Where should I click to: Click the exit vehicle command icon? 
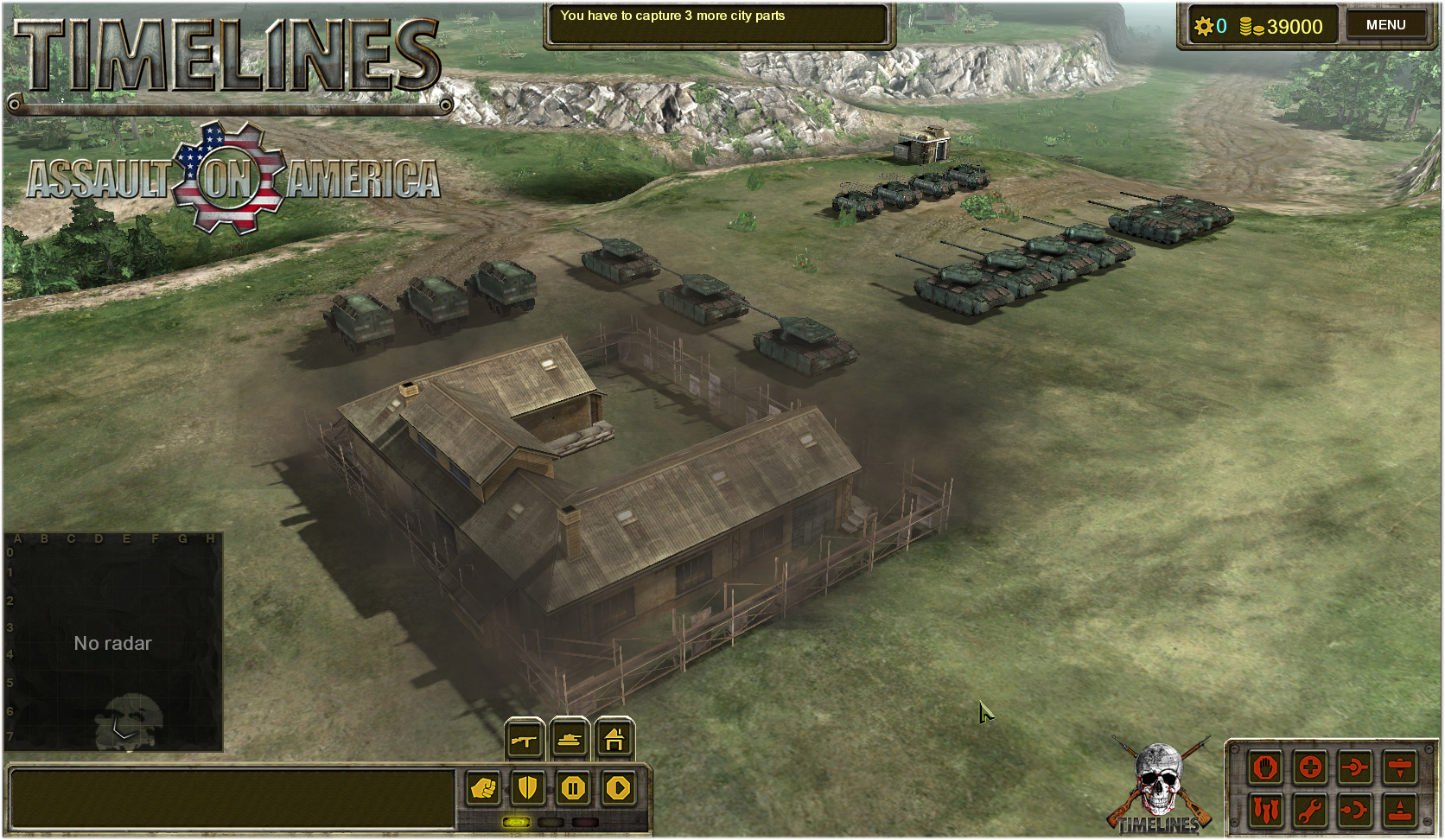tap(1355, 810)
